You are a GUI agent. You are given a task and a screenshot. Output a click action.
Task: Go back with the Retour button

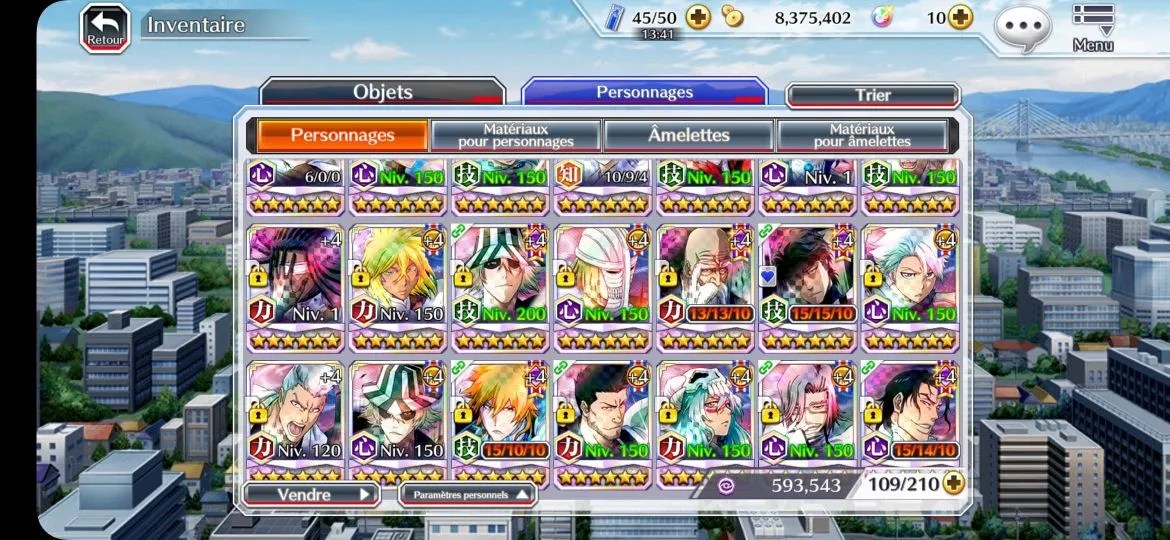point(105,27)
